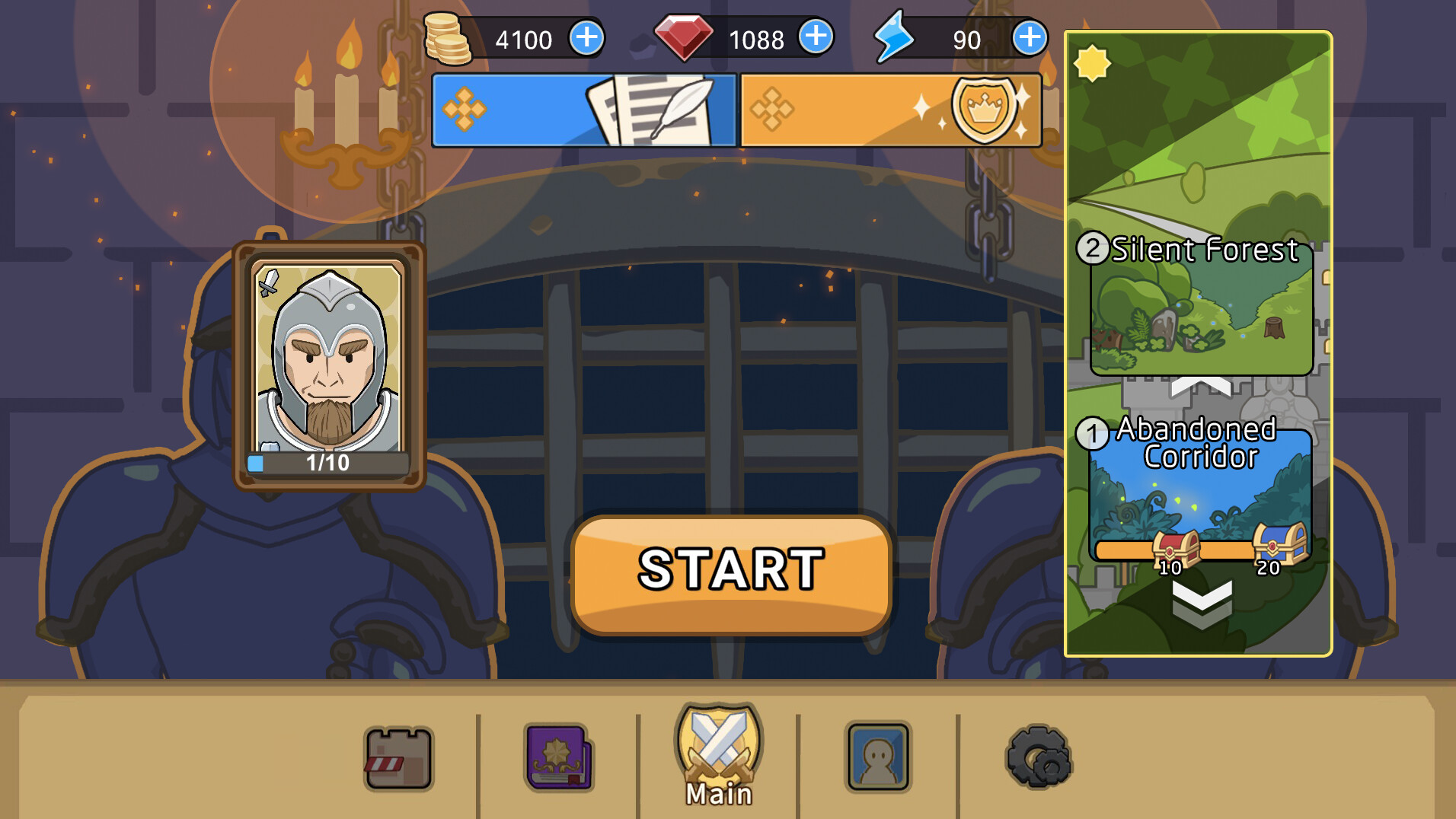Click the upward arrow between the two stages
The image size is (1456, 819).
pyautogui.click(x=1201, y=386)
